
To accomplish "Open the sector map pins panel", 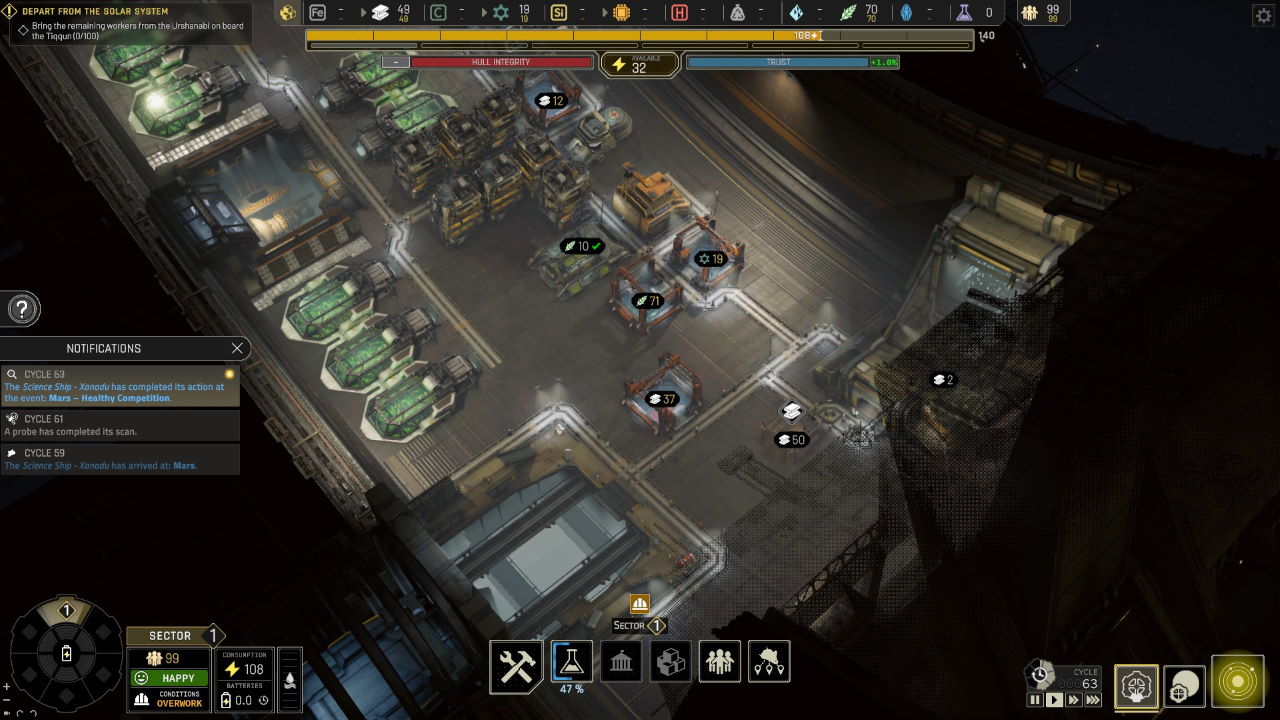I will [x=768, y=662].
